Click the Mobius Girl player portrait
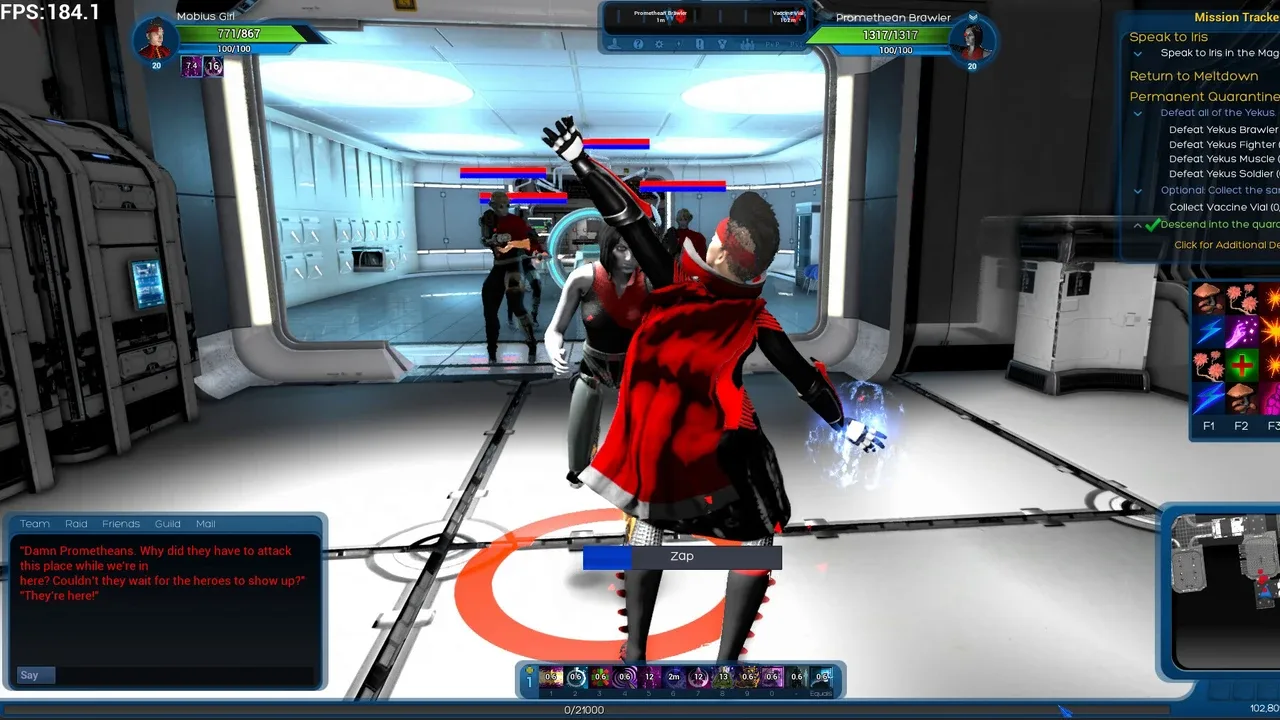Screen dimensions: 1280x720 coord(156,40)
